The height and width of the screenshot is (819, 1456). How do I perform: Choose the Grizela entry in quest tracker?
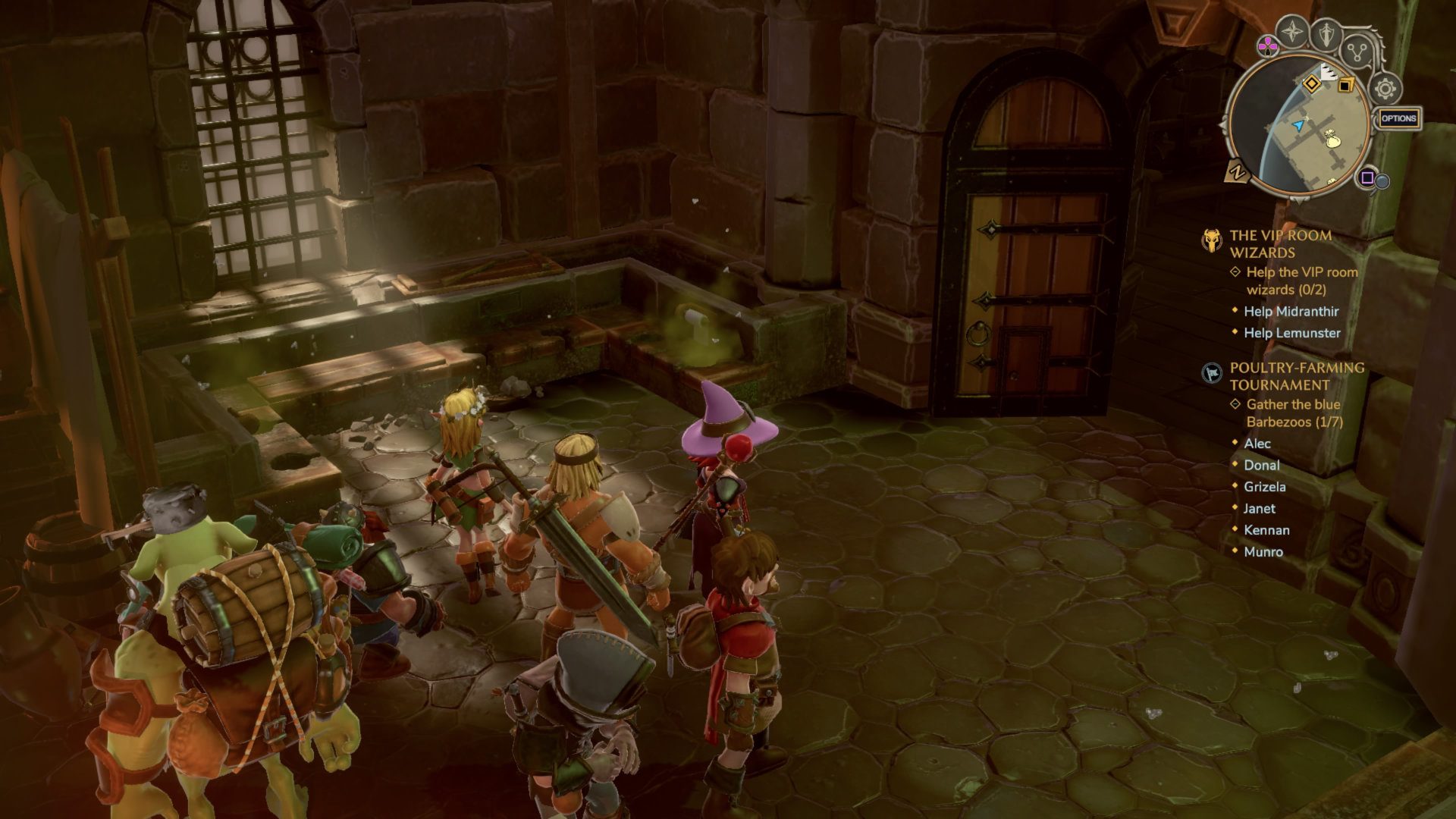coord(1264,487)
